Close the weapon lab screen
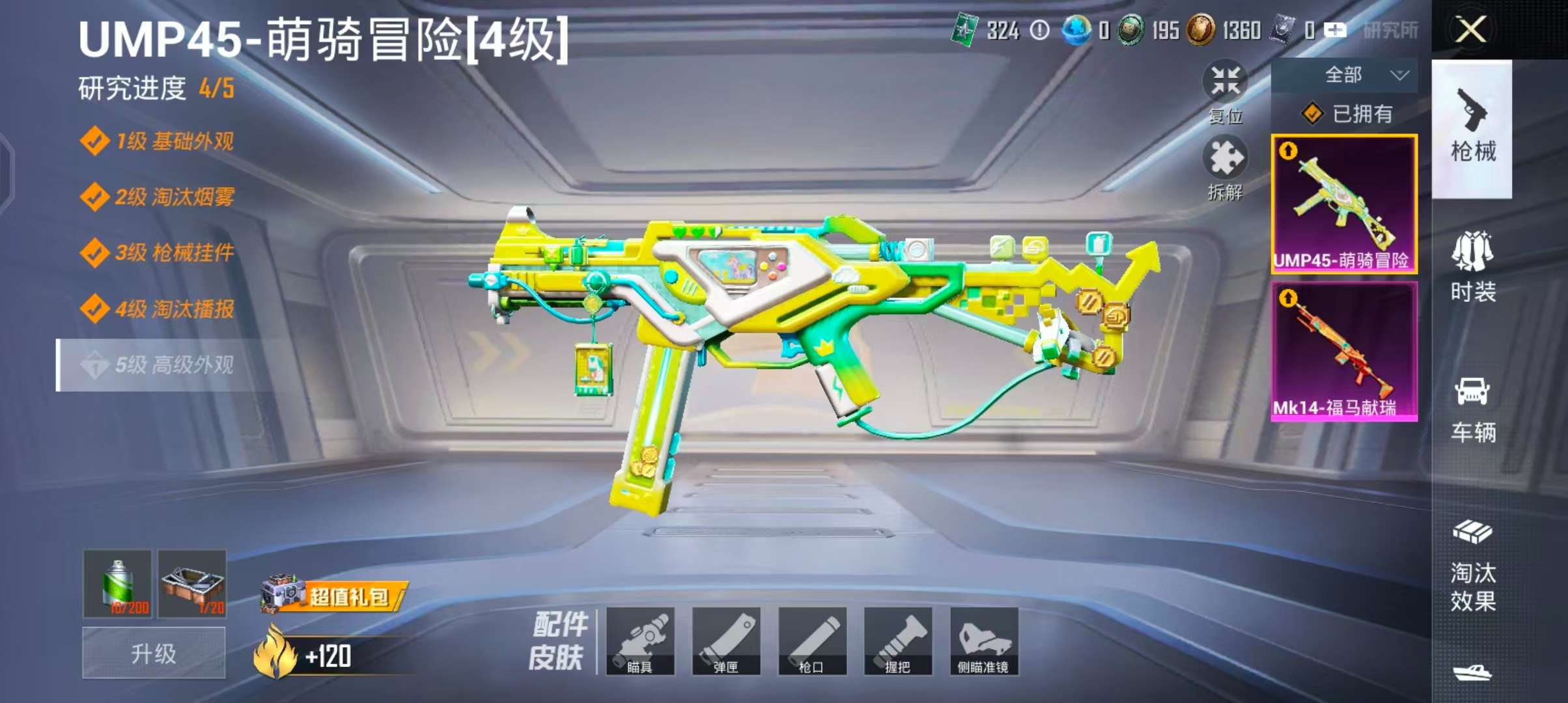 [1470, 30]
